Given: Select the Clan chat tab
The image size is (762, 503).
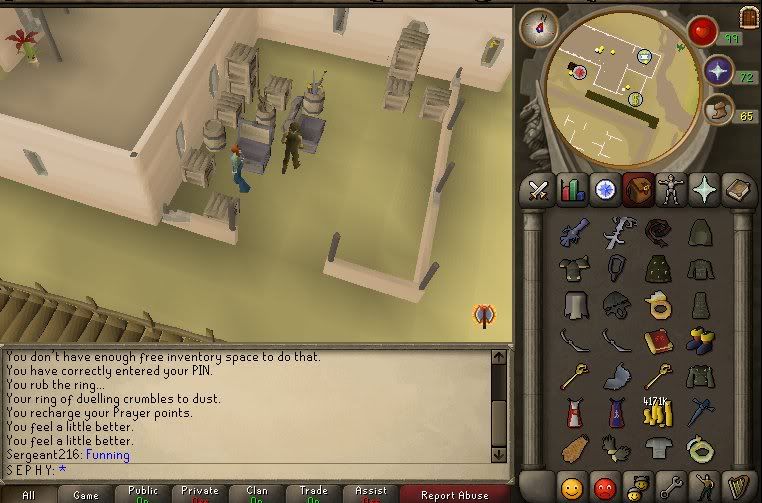Looking at the screenshot, I should coord(257,493).
